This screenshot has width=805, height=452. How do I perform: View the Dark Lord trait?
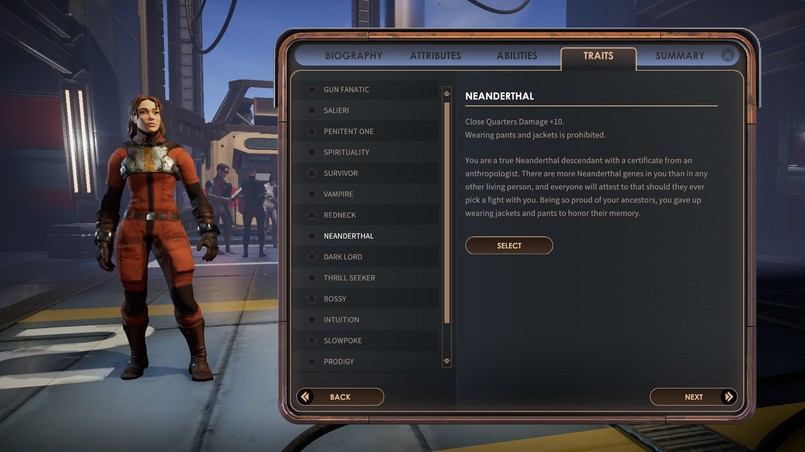343,257
